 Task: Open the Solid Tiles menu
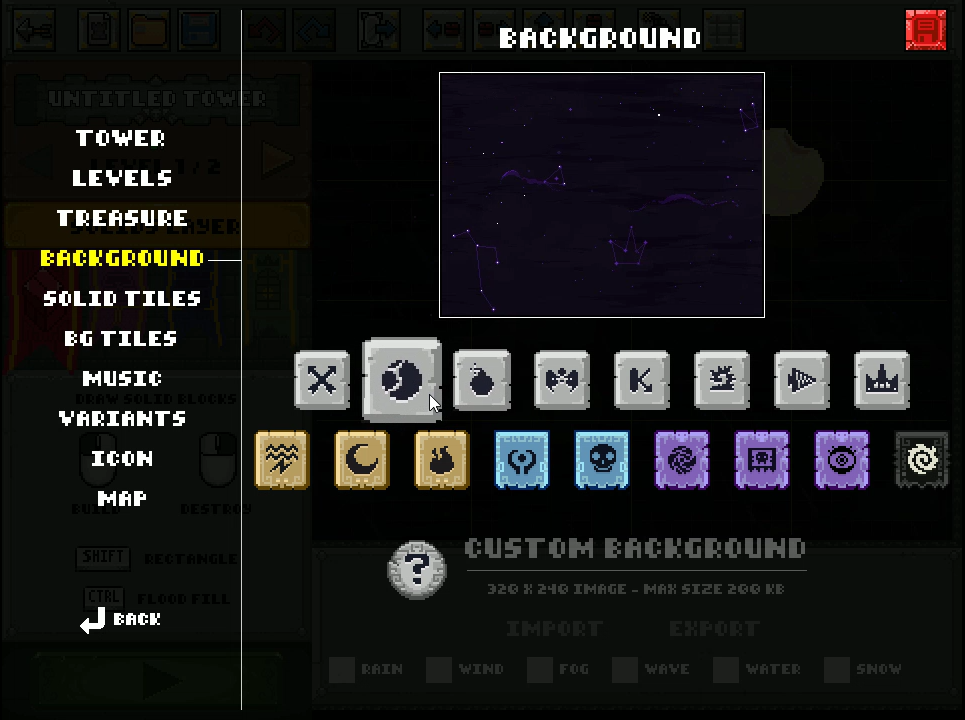click(122, 298)
